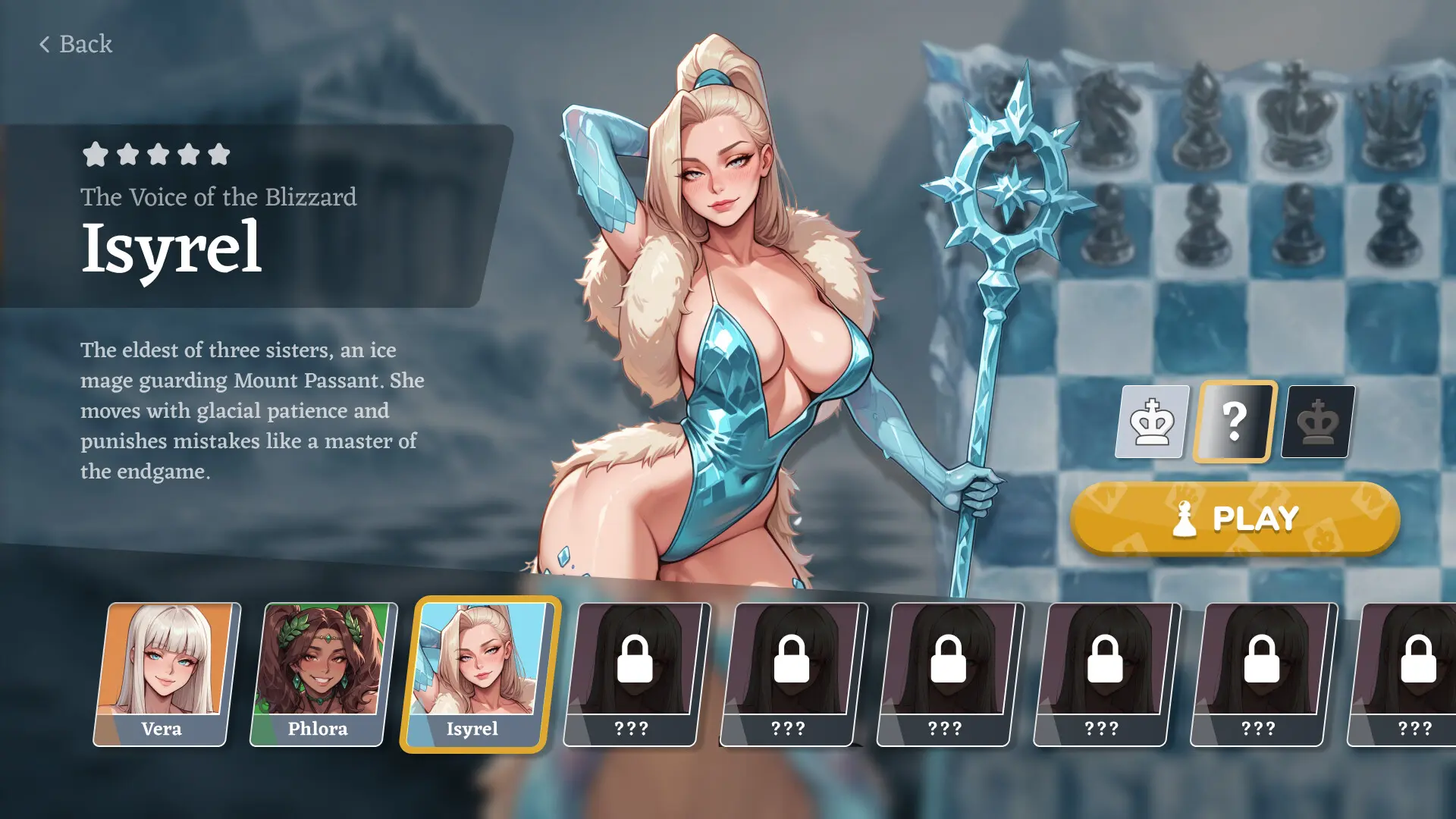1456x819 pixels.
Task: Choose to play as the black king
Action: (x=1318, y=422)
